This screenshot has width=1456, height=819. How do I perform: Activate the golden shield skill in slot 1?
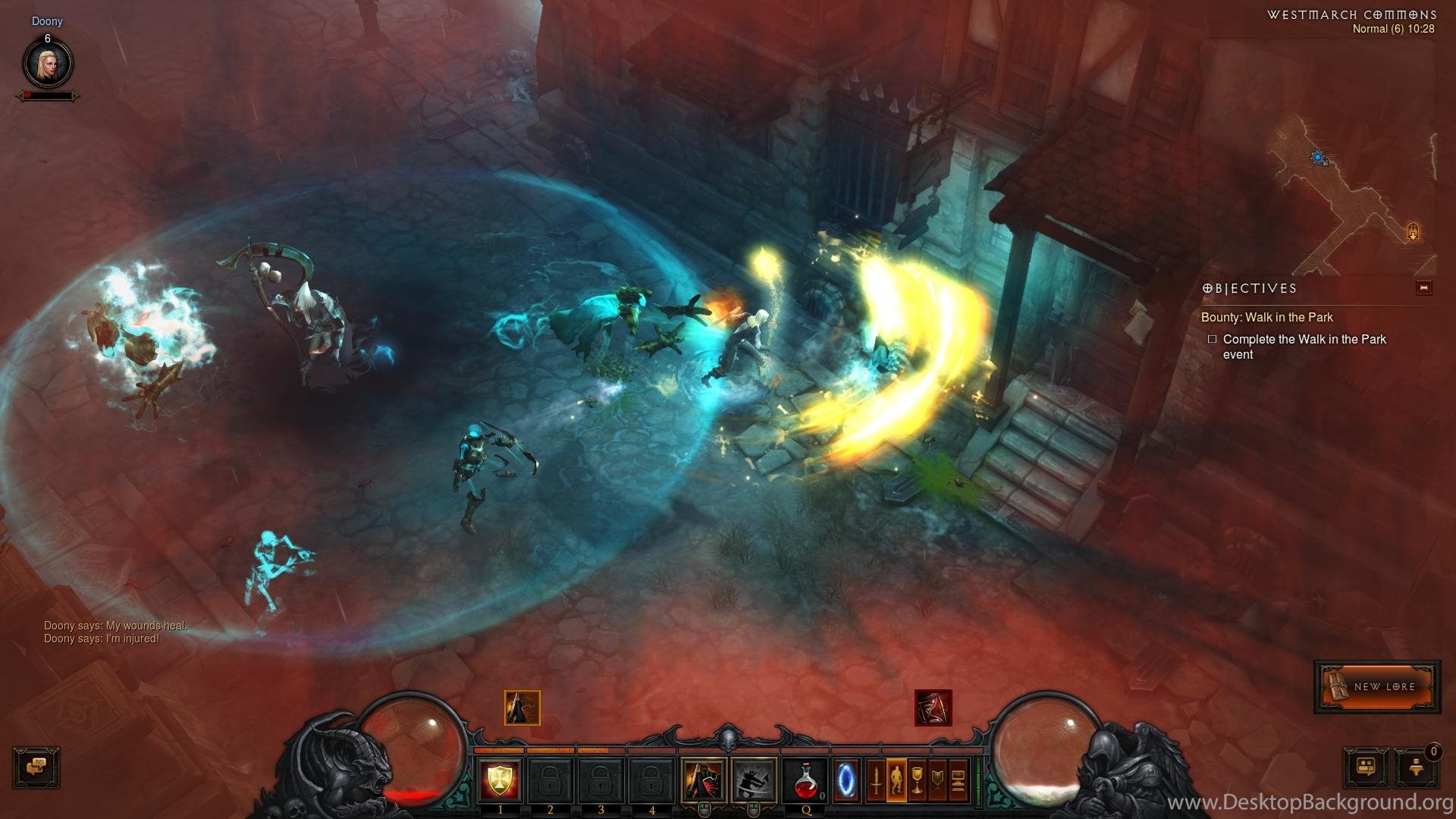point(500,780)
